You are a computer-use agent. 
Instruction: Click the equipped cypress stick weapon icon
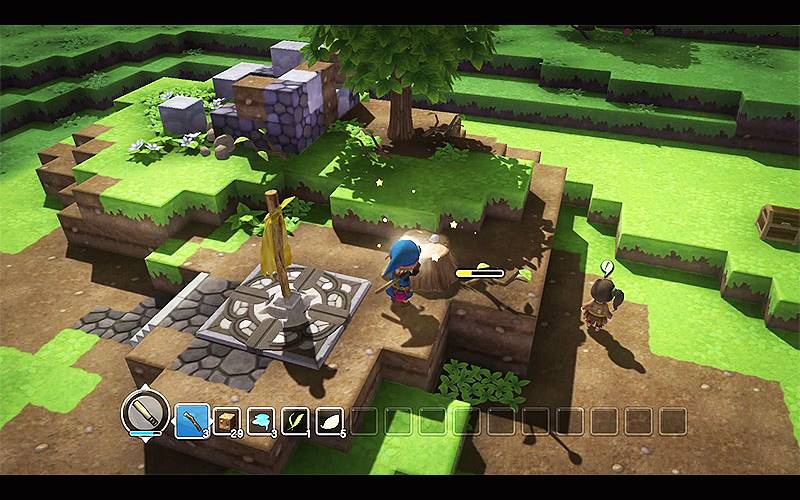[x=143, y=412]
